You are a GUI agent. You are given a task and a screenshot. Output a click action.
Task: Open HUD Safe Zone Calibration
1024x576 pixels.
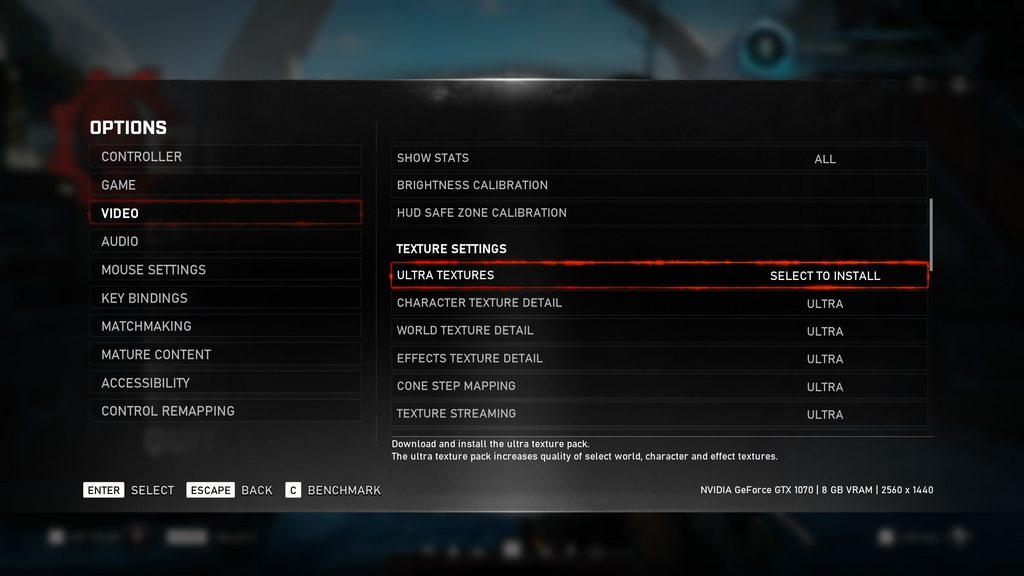[x=659, y=213]
